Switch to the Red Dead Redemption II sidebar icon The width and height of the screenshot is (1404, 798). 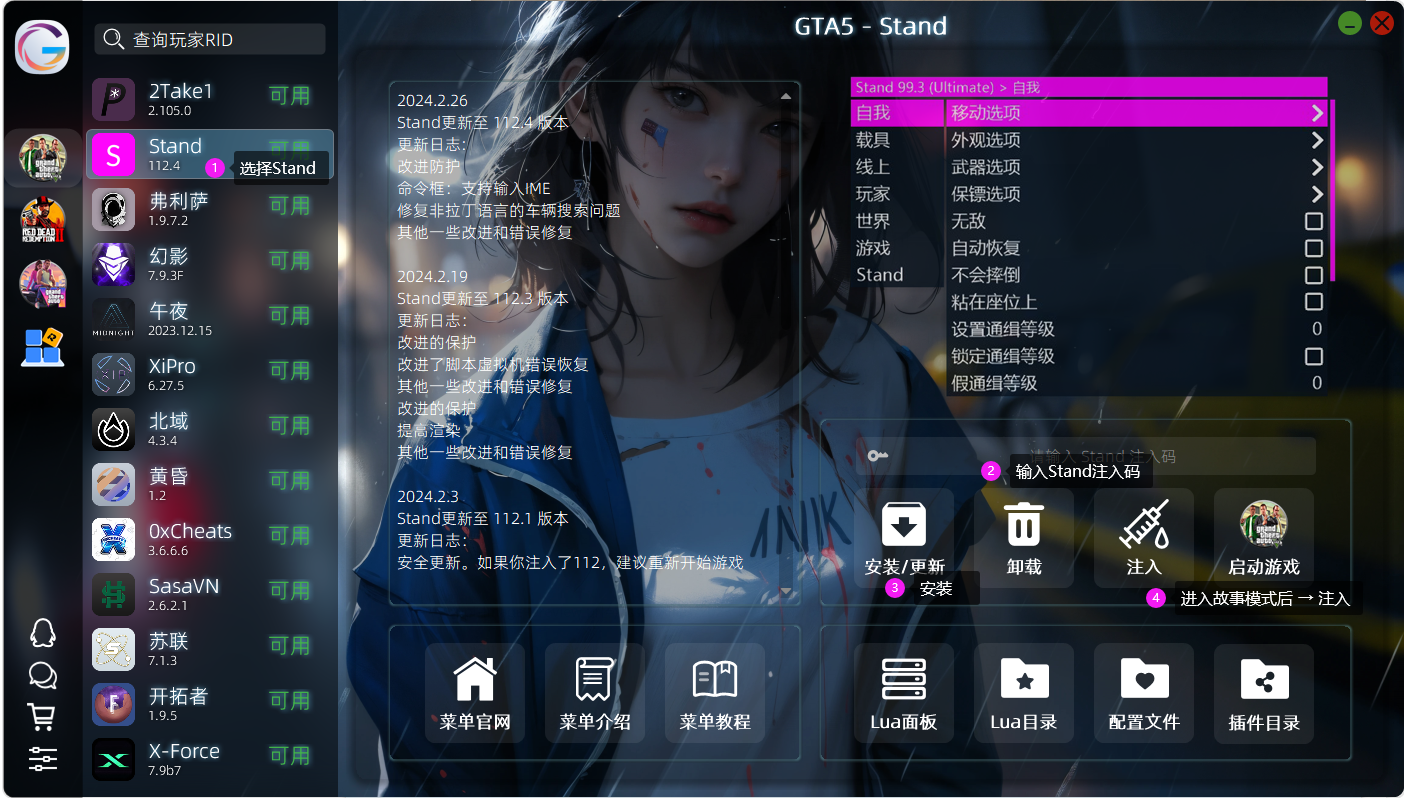coord(43,221)
